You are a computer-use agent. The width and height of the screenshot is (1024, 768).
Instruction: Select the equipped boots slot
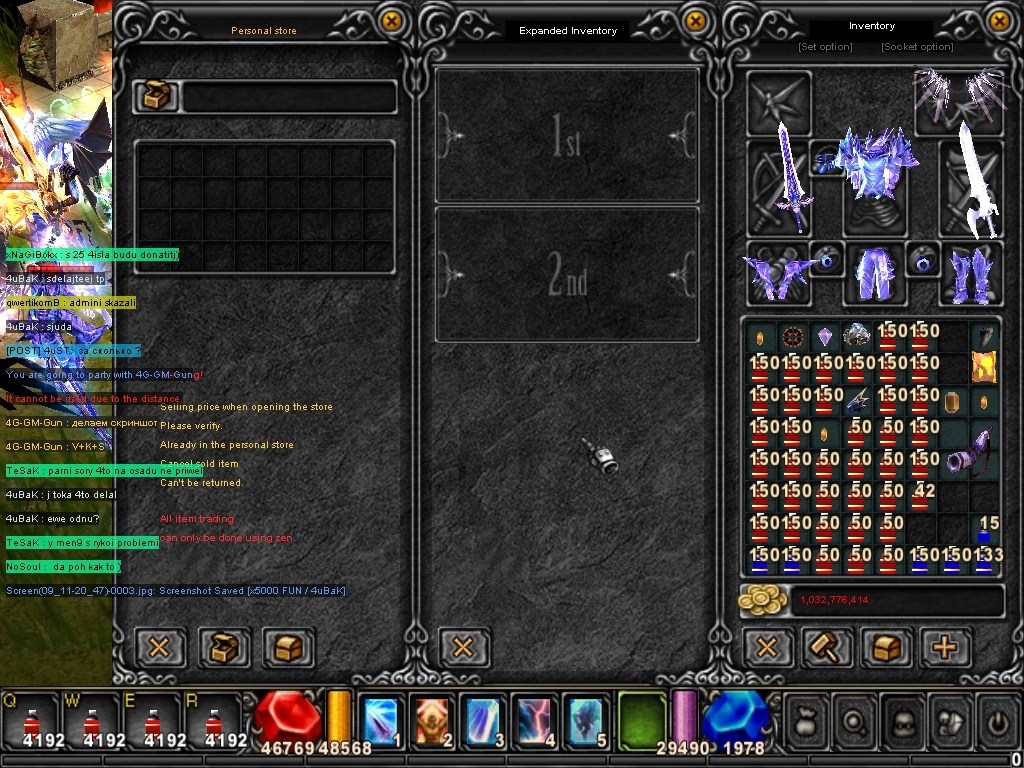point(970,272)
